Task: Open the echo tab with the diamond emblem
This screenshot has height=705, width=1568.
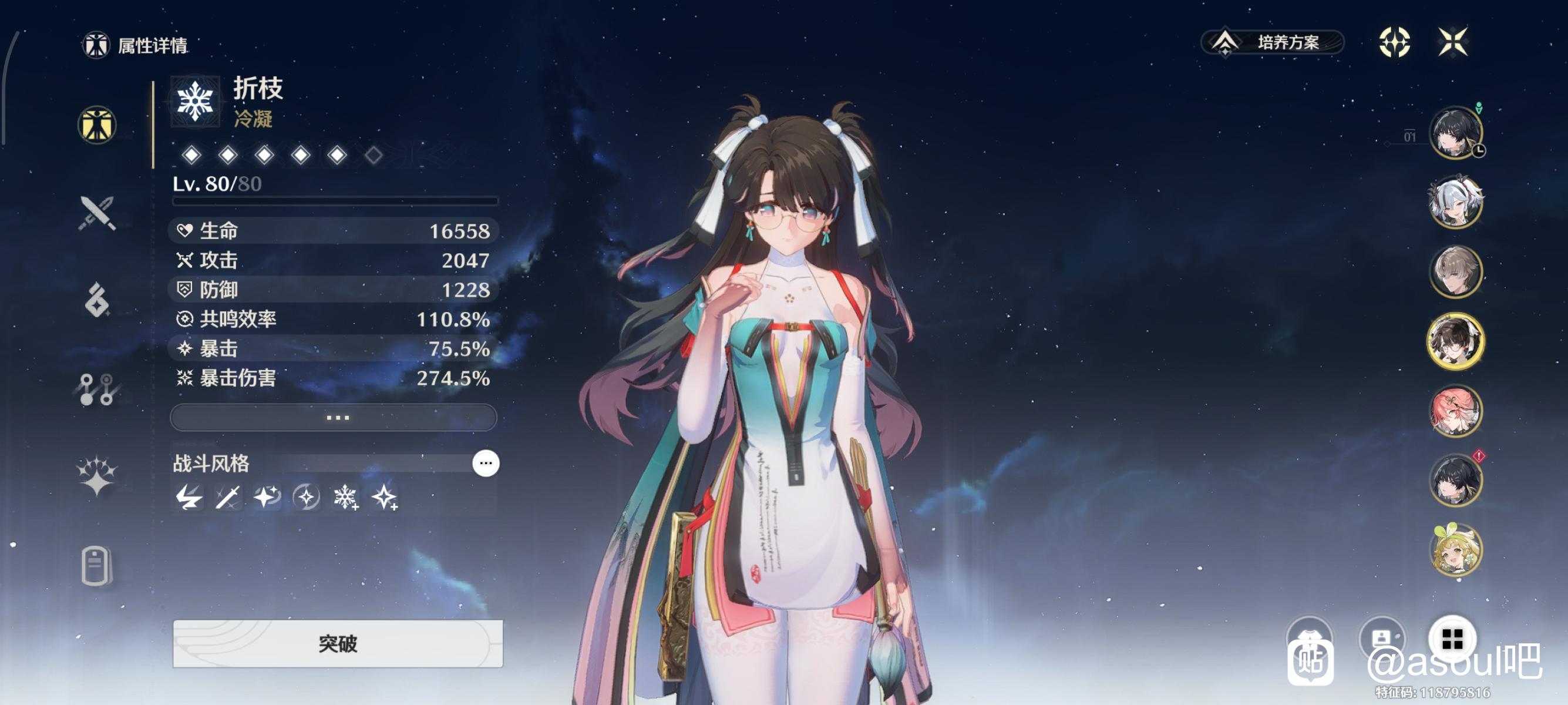Action: [x=97, y=300]
